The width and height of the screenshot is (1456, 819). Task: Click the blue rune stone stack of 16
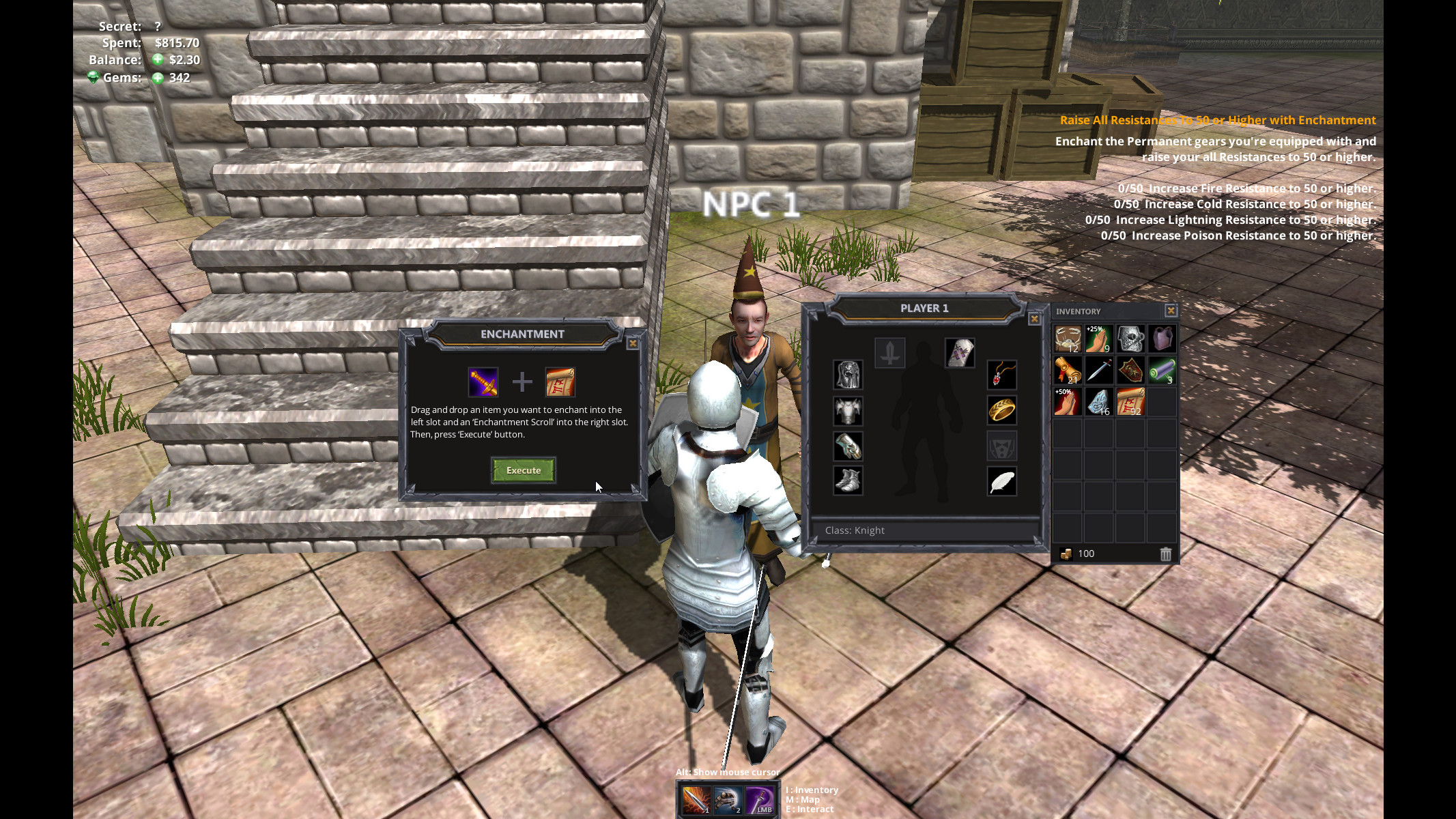[1098, 401]
